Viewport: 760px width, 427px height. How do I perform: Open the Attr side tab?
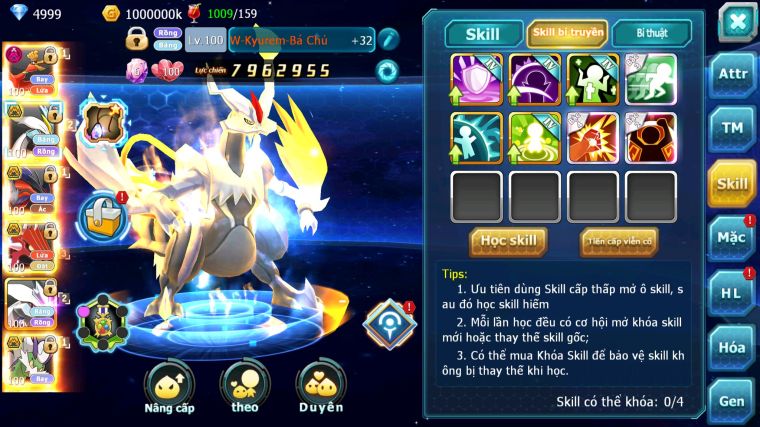732,74
